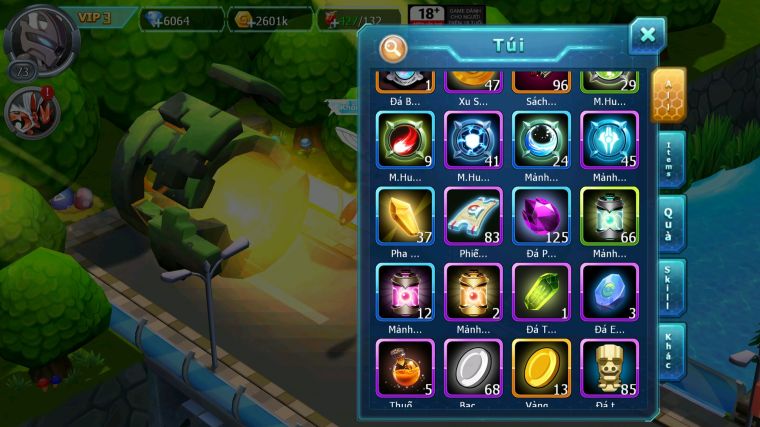This screenshot has height=427, width=760.
Task: Select the golden capsule item with 2
Action: click(473, 292)
